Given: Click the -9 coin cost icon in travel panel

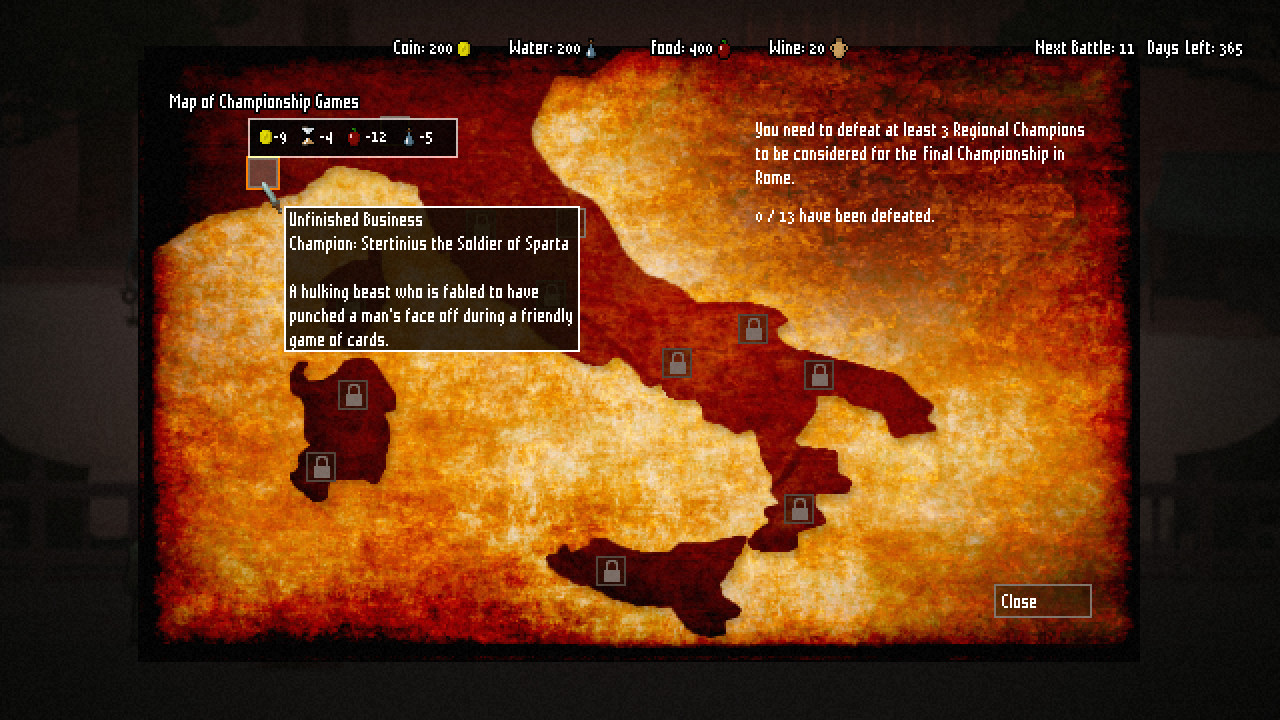Looking at the screenshot, I should pyautogui.click(x=264, y=136).
